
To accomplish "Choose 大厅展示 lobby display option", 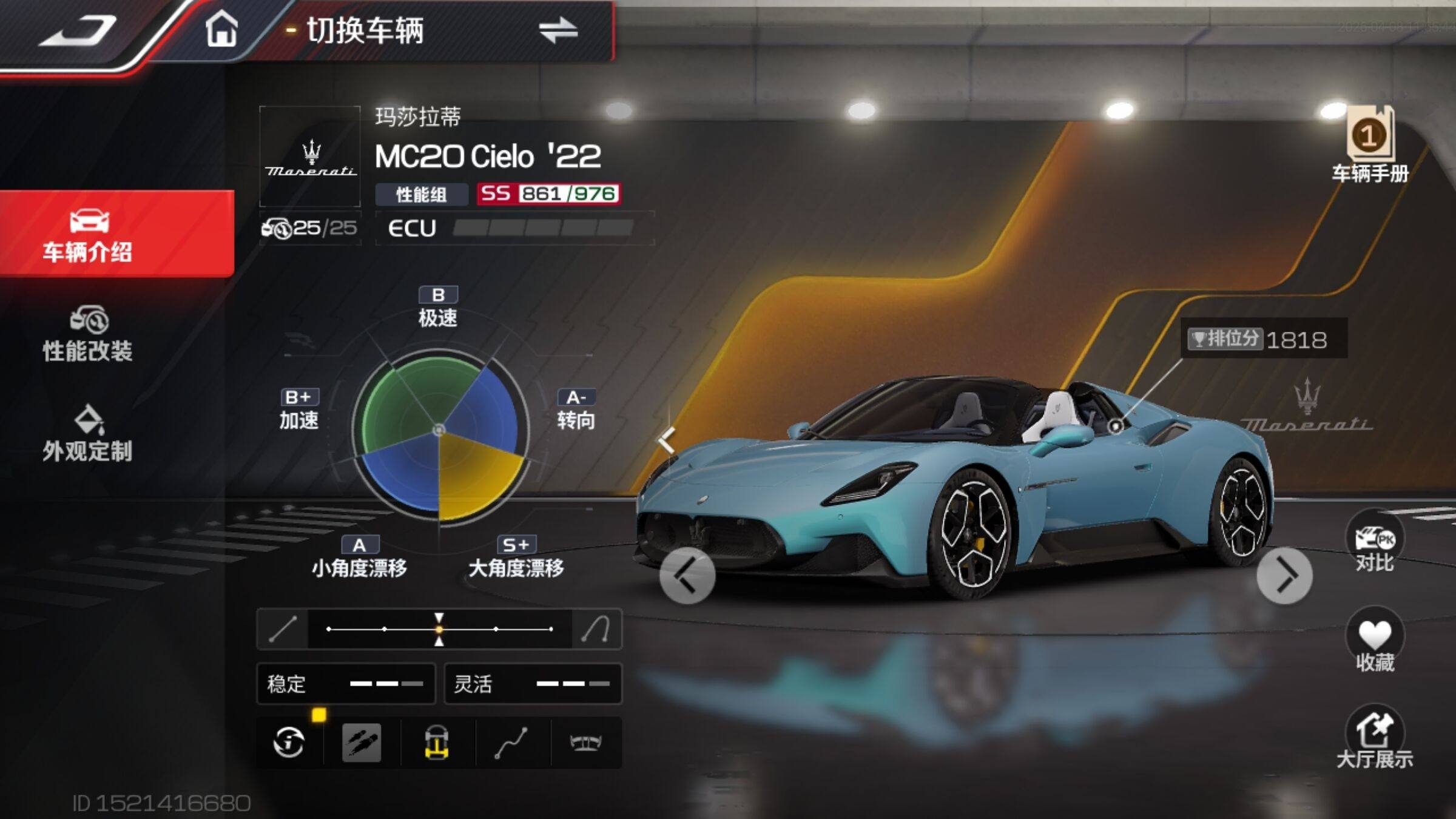I will 1375,737.
